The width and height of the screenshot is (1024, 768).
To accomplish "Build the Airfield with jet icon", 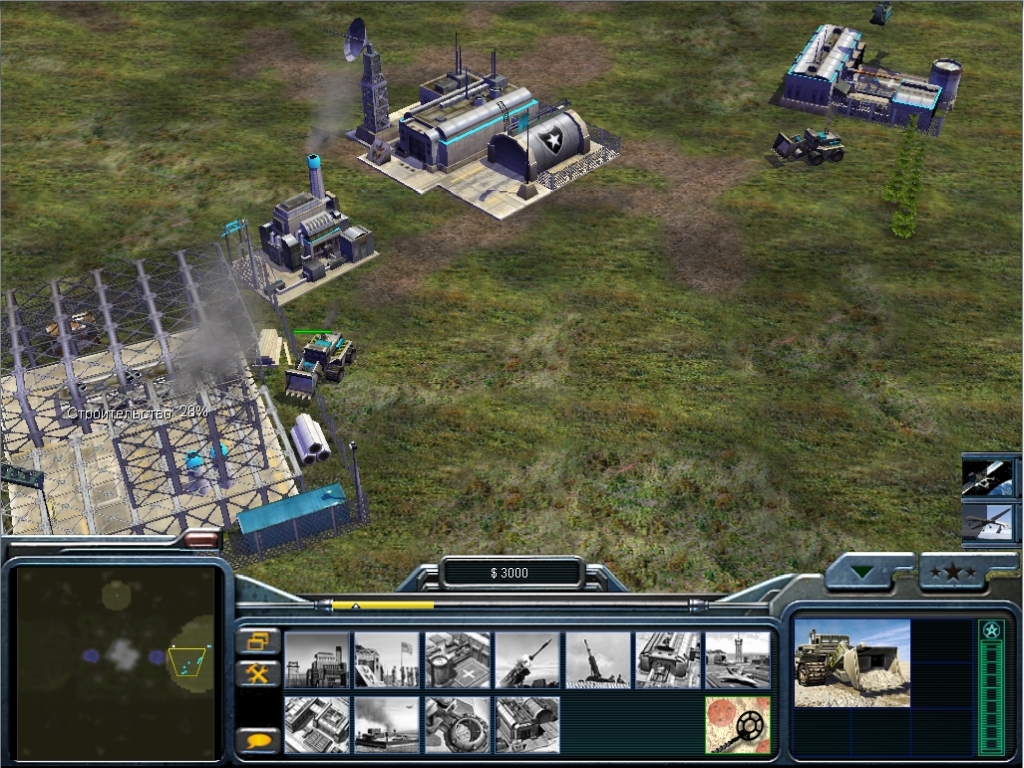I will 737,660.
